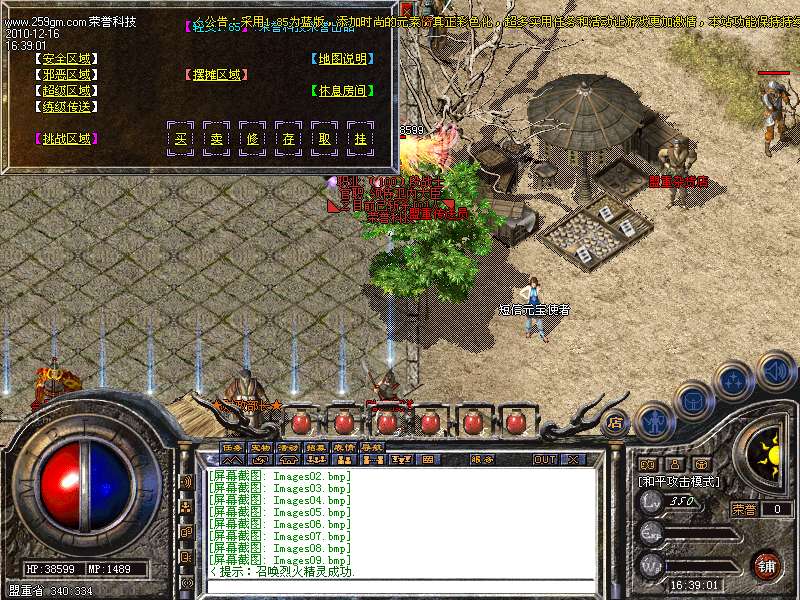Select the 存 (deposit) button

(x=288, y=138)
